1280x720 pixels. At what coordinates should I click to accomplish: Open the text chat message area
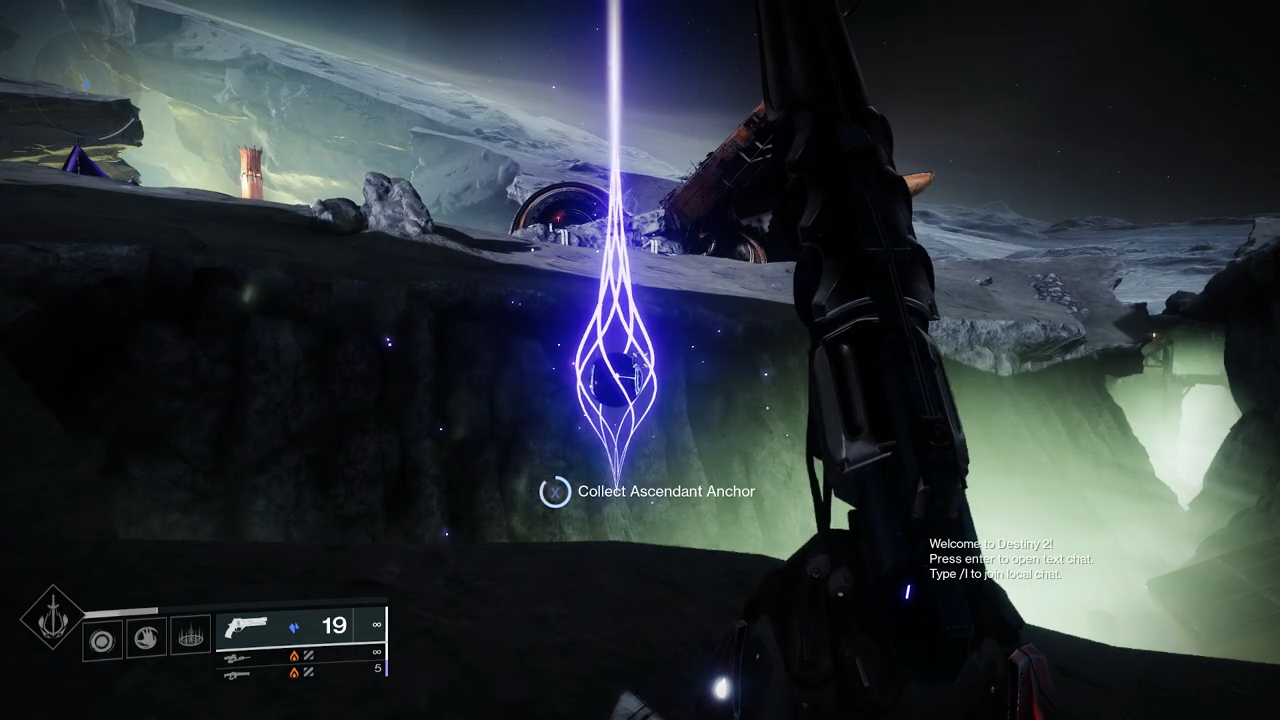coord(1010,559)
